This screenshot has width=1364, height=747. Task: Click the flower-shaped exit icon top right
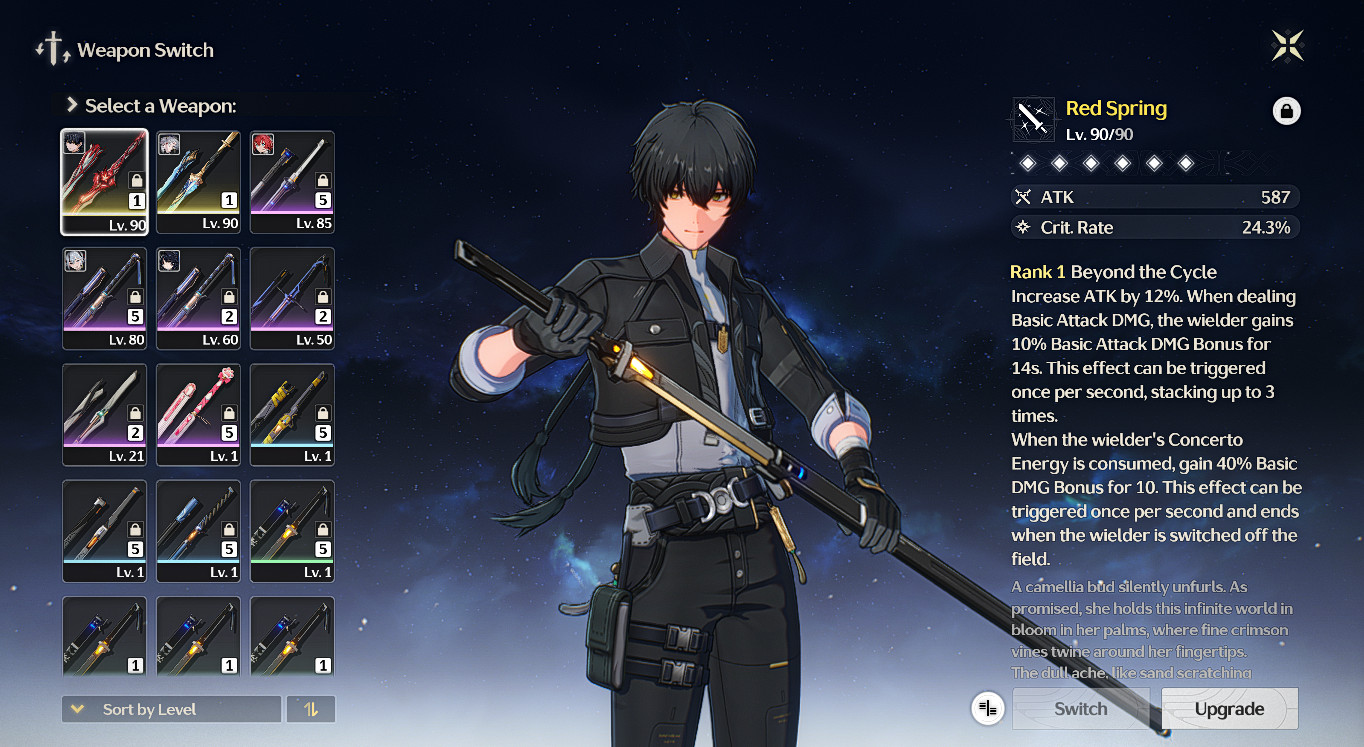(x=1288, y=44)
